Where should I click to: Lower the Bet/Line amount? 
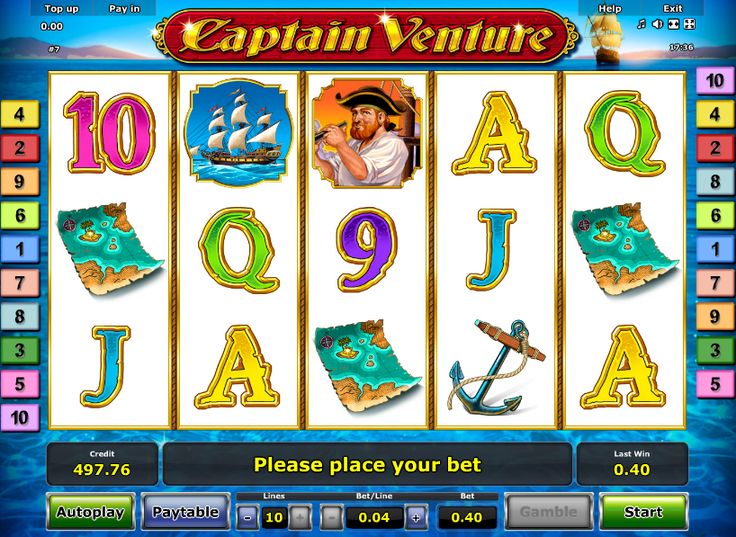click(331, 517)
